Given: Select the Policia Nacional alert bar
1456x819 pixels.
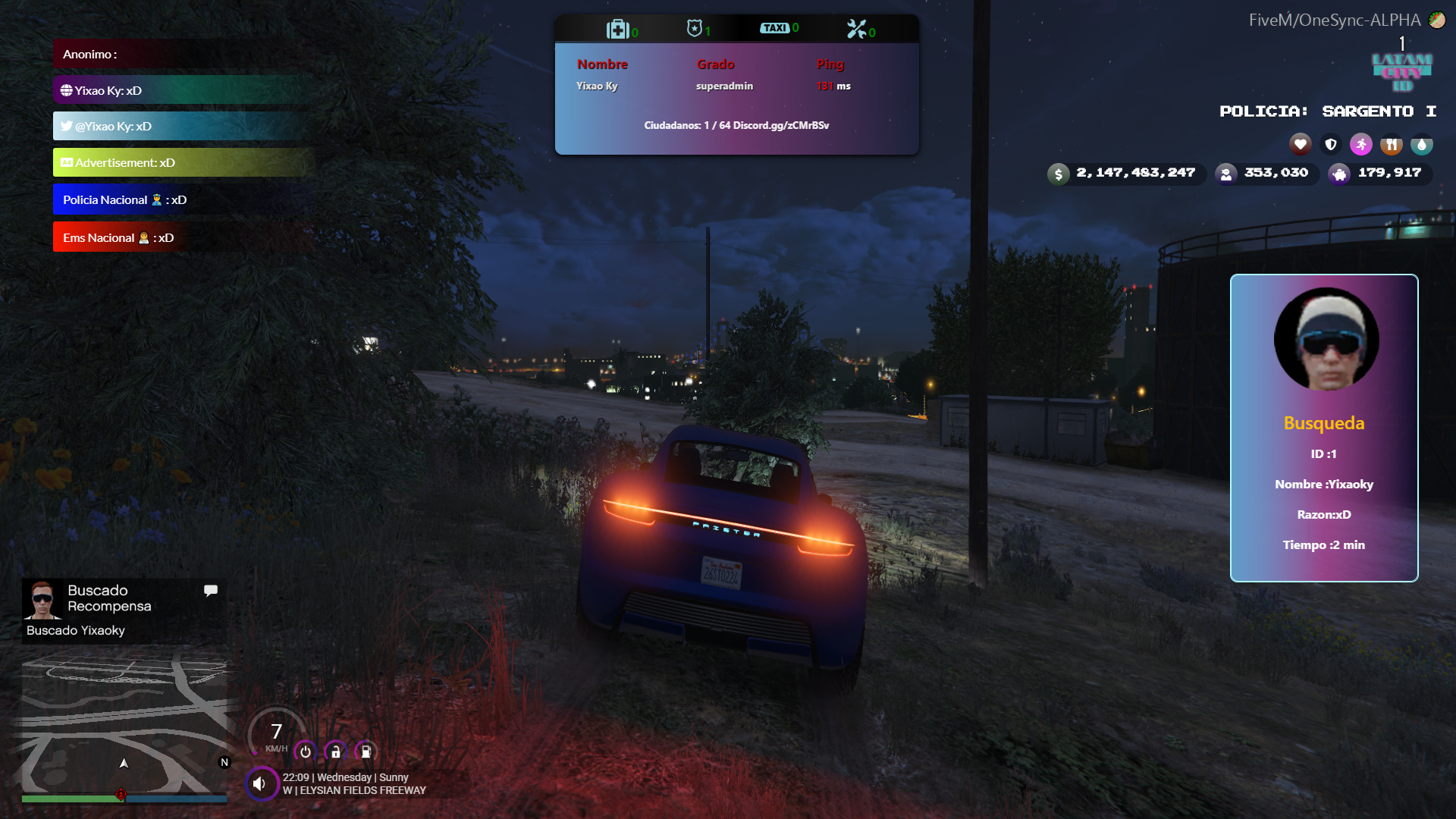Looking at the screenshot, I should (182, 200).
